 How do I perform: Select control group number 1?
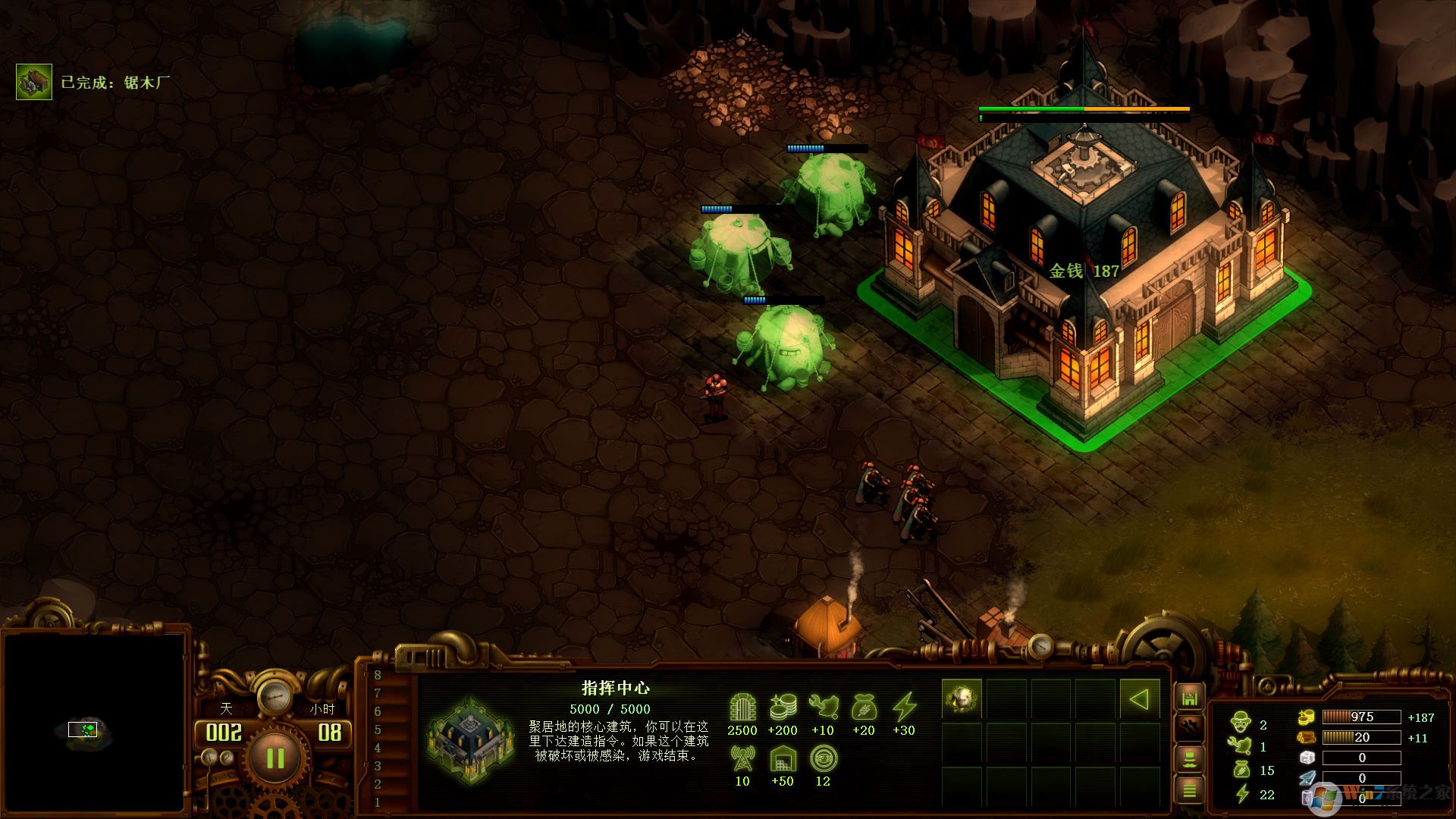tap(378, 802)
